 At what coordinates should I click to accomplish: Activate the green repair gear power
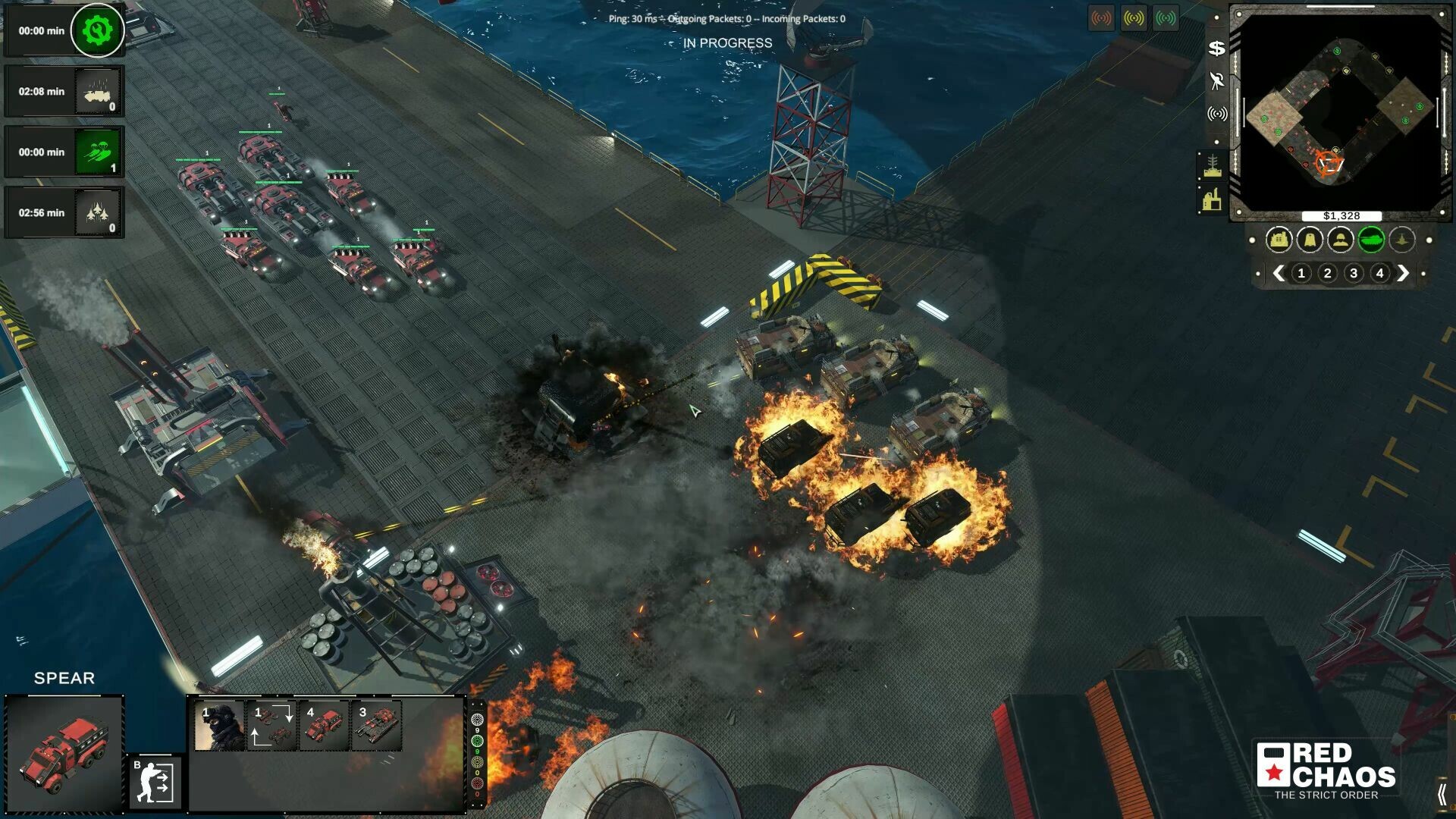pyautogui.click(x=97, y=31)
